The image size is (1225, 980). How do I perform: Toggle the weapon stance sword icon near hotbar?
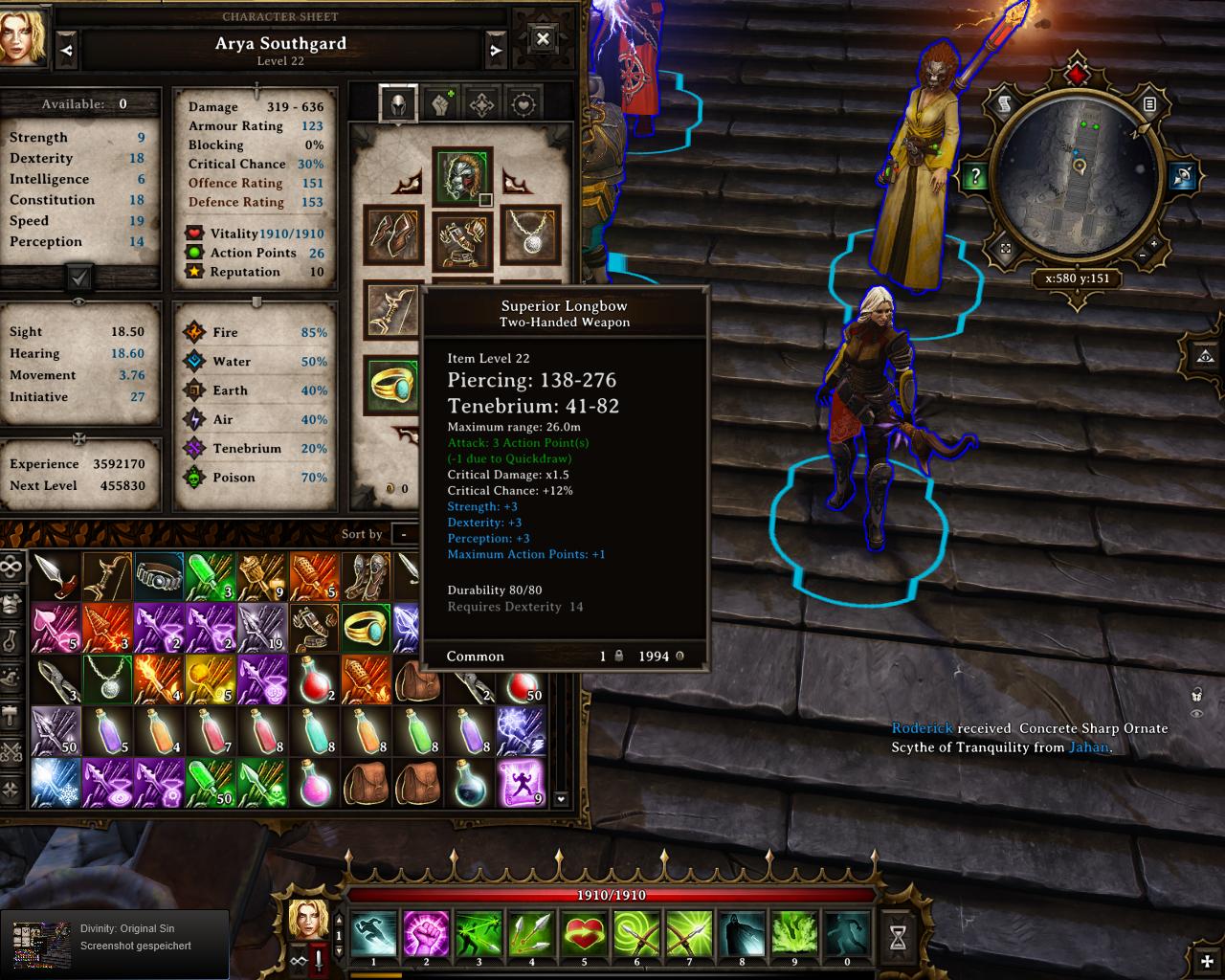319,963
